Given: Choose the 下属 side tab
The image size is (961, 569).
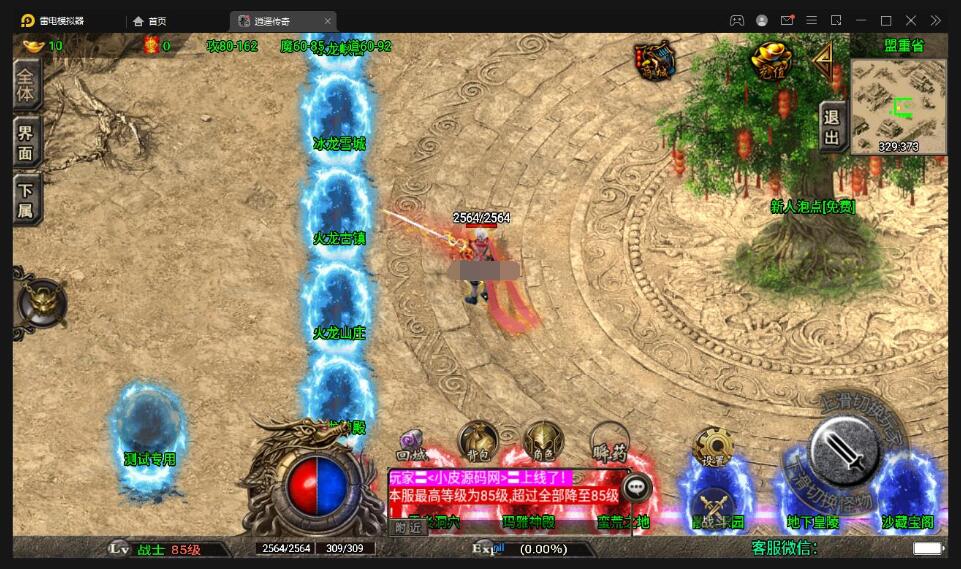Looking at the screenshot, I should point(26,199).
